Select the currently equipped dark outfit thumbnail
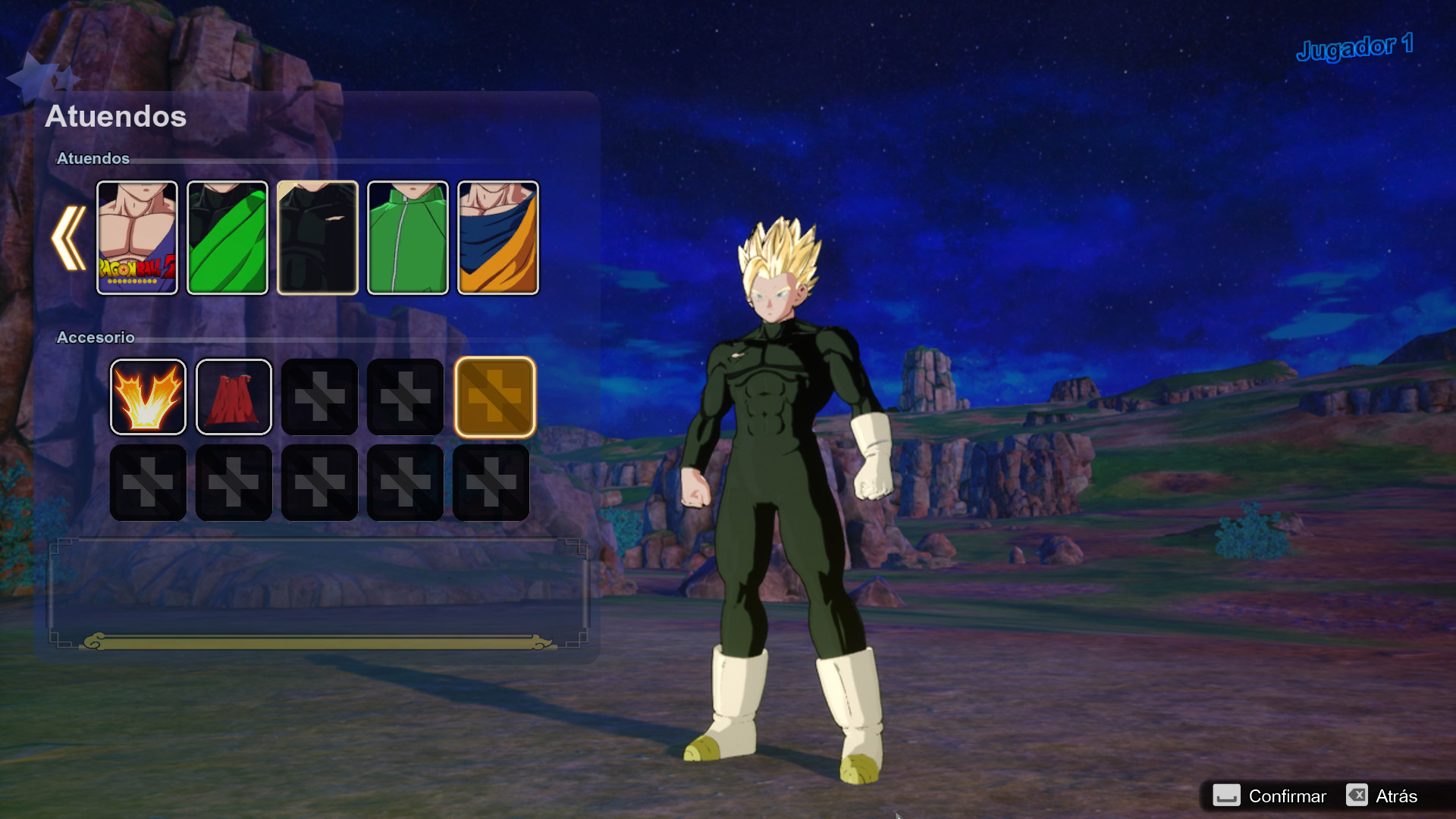 point(318,236)
